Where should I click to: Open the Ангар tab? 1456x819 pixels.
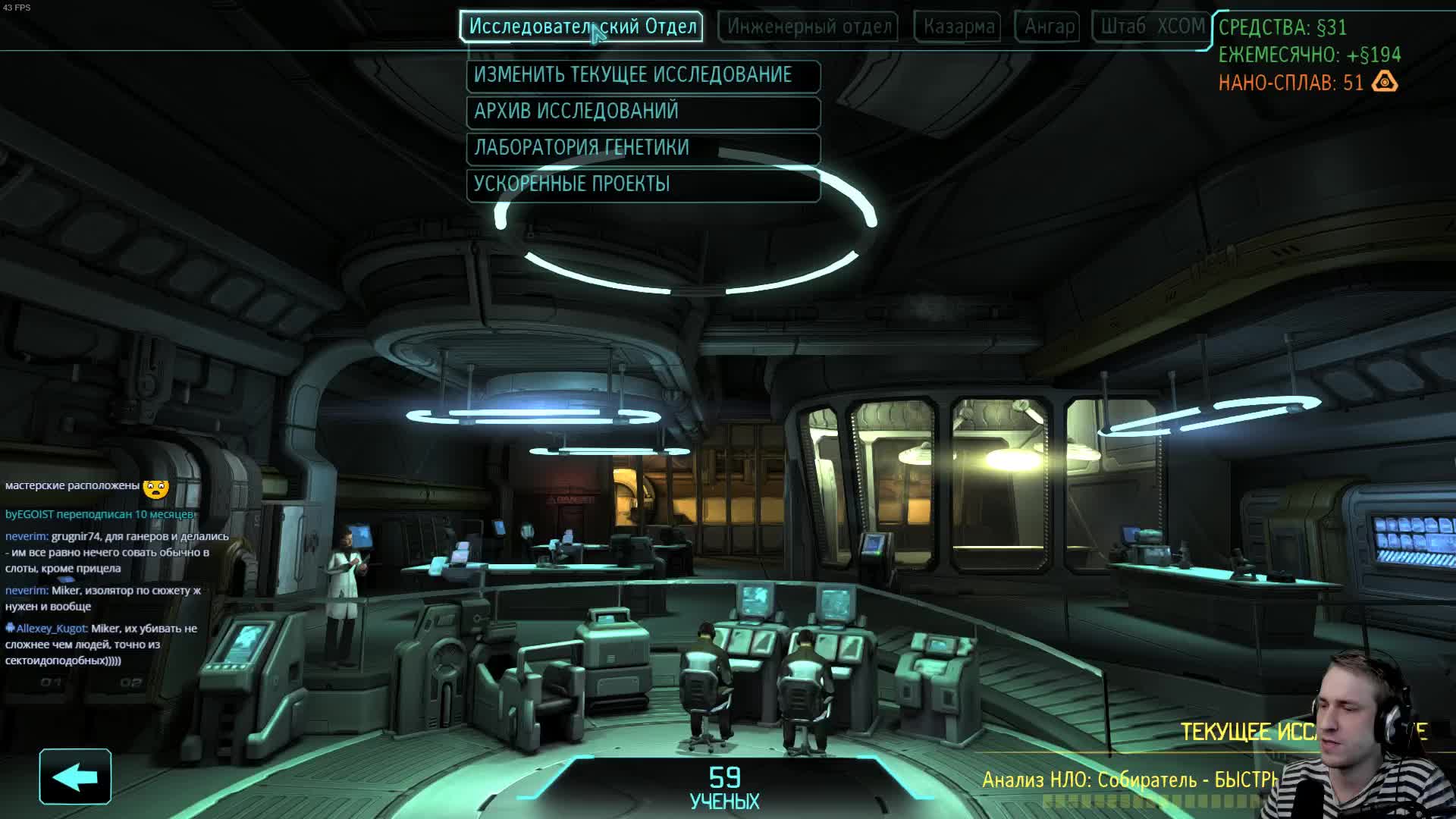(1049, 27)
